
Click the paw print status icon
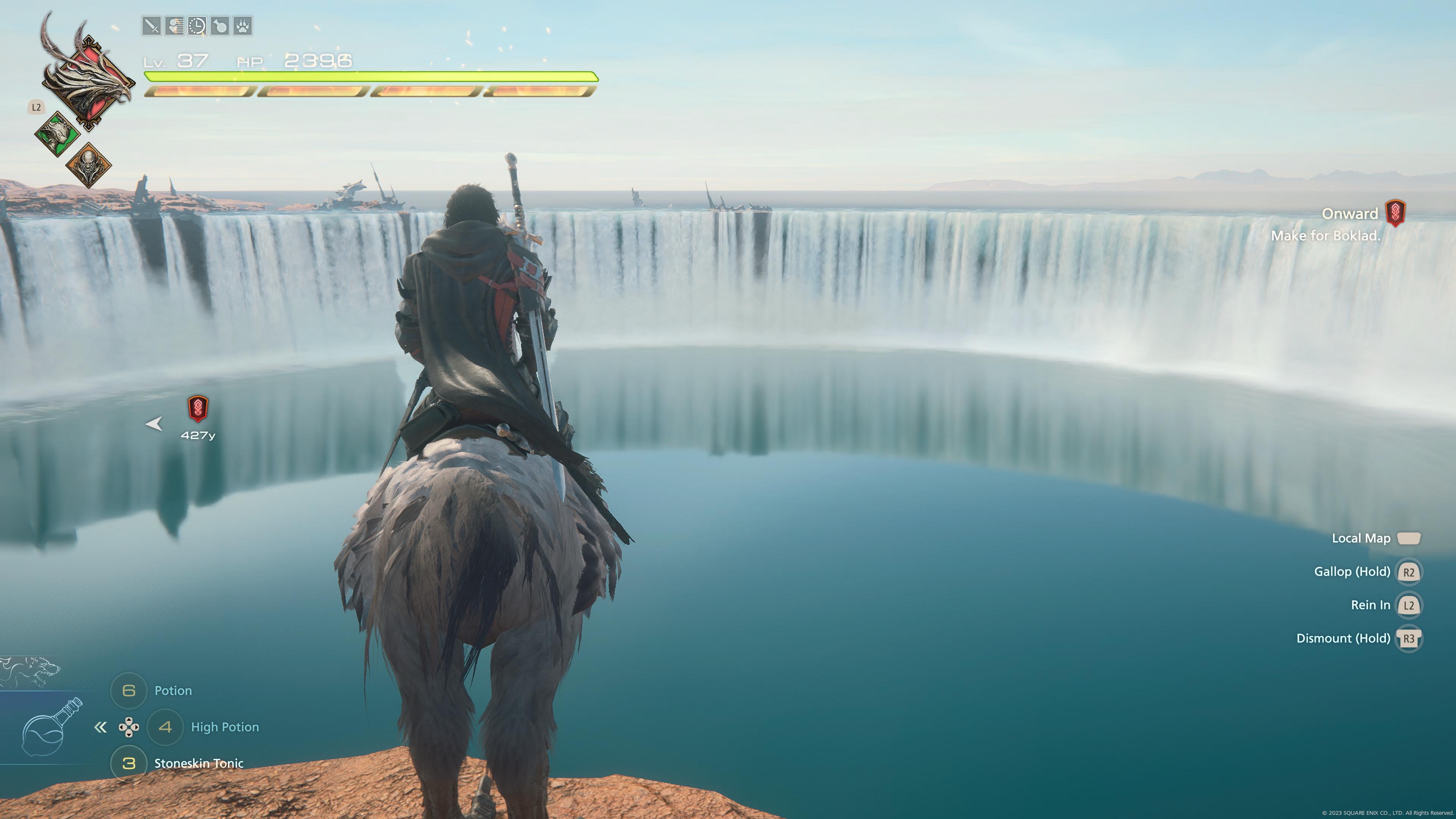pyautogui.click(x=243, y=26)
